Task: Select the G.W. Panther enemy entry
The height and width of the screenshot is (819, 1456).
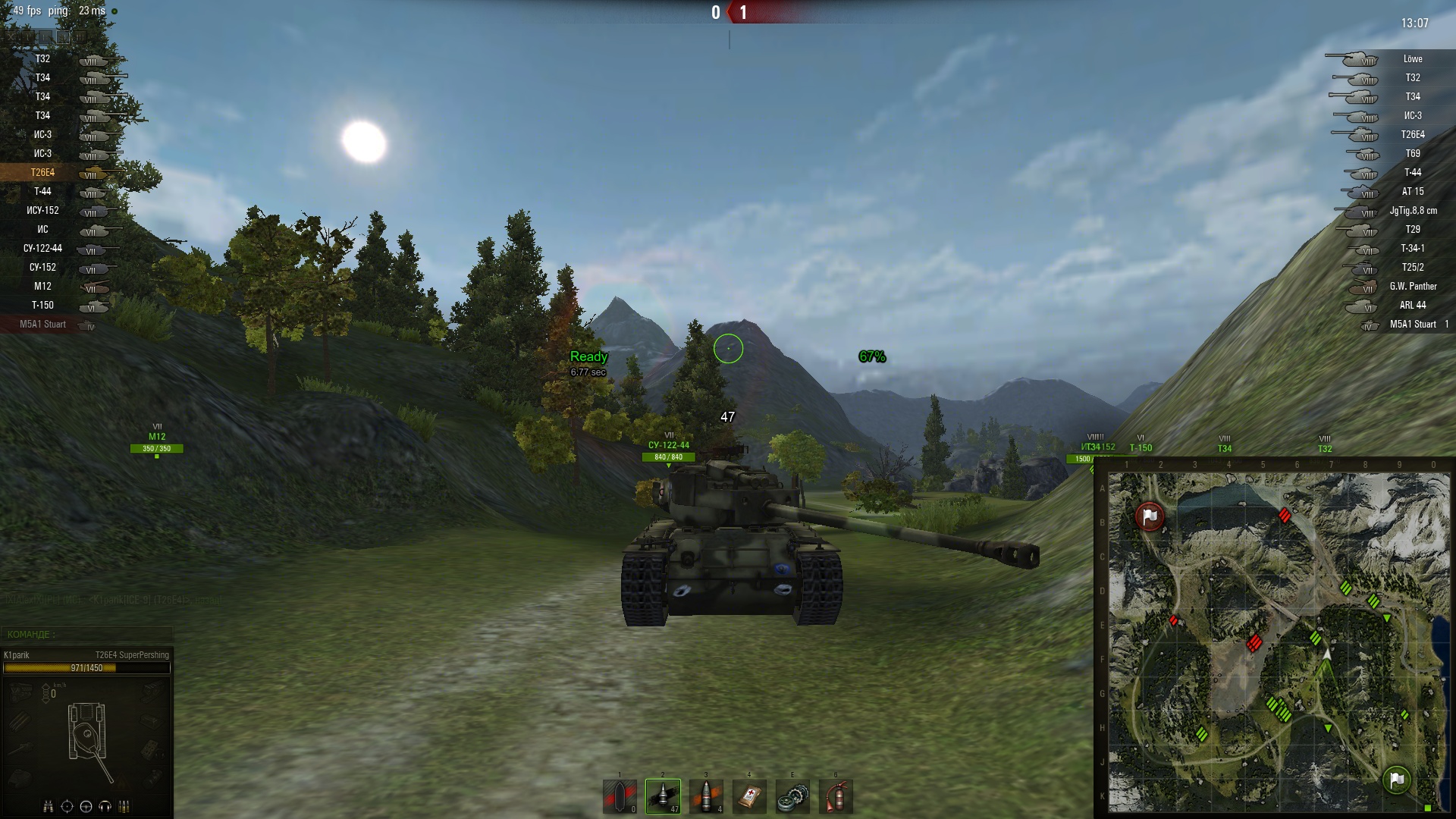Action: point(1412,287)
